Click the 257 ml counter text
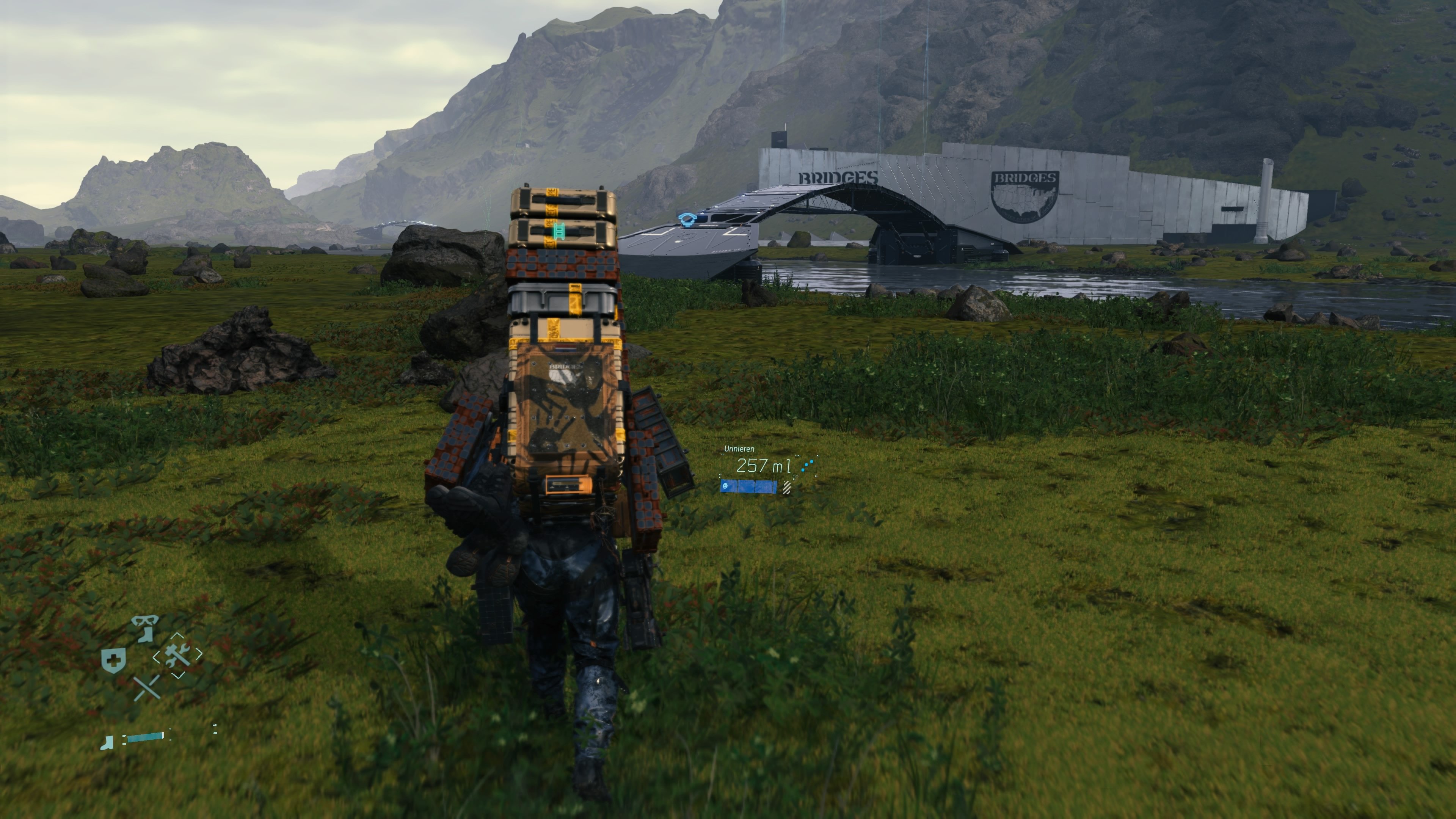The height and width of the screenshot is (819, 1456). tap(764, 466)
